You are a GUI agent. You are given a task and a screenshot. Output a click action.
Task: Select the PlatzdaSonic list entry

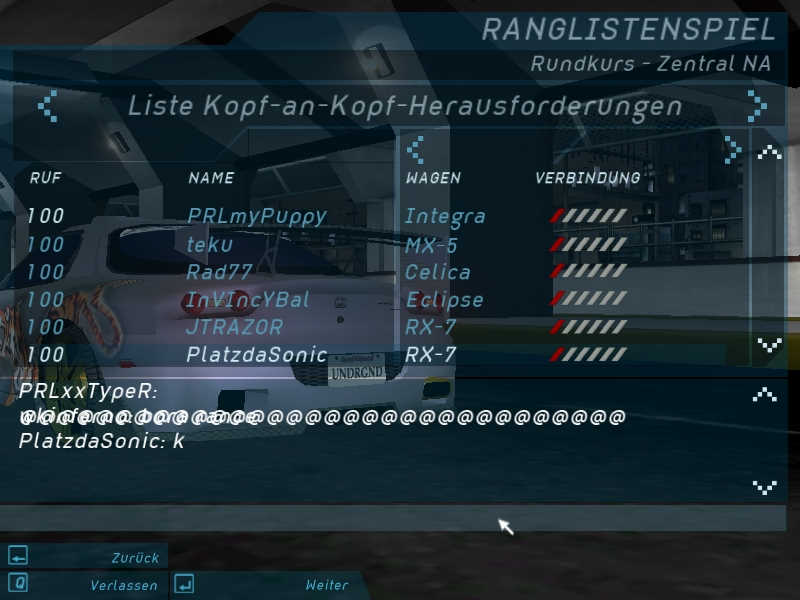[x=256, y=355]
